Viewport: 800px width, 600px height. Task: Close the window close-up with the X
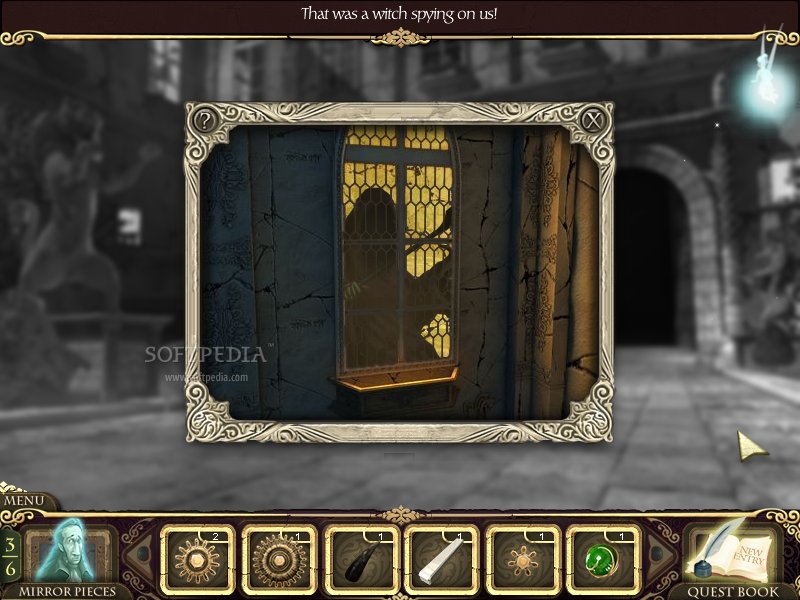593,121
